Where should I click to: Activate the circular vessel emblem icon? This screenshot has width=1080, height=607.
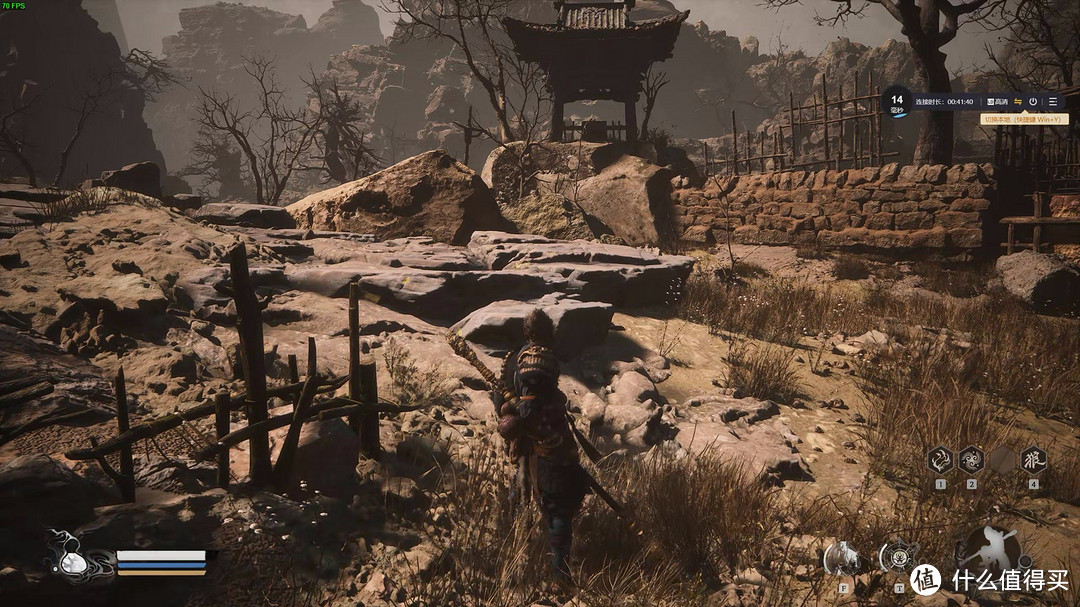tap(897, 556)
